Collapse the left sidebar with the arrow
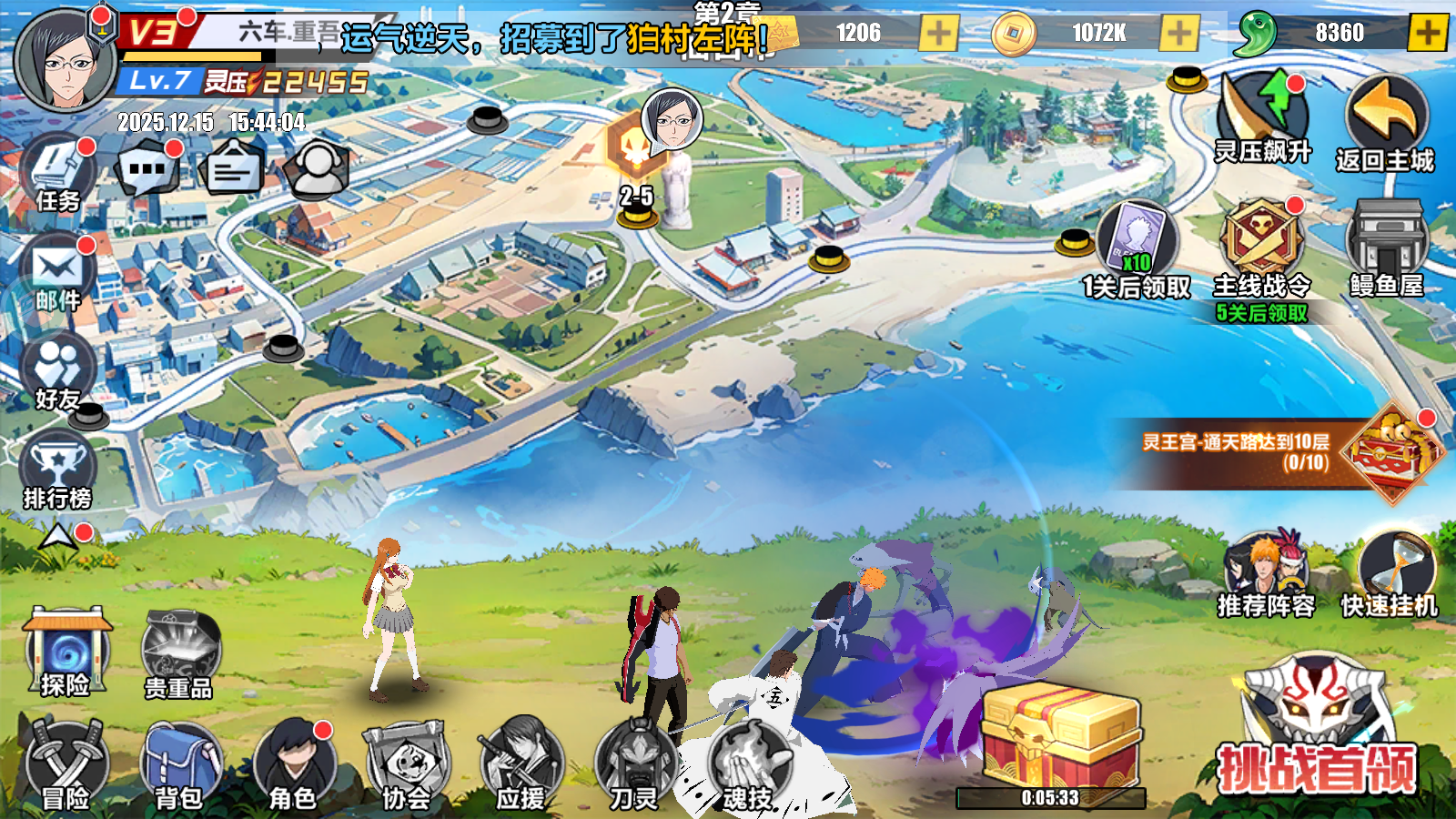Image resolution: width=1456 pixels, height=819 pixels. (56, 535)
